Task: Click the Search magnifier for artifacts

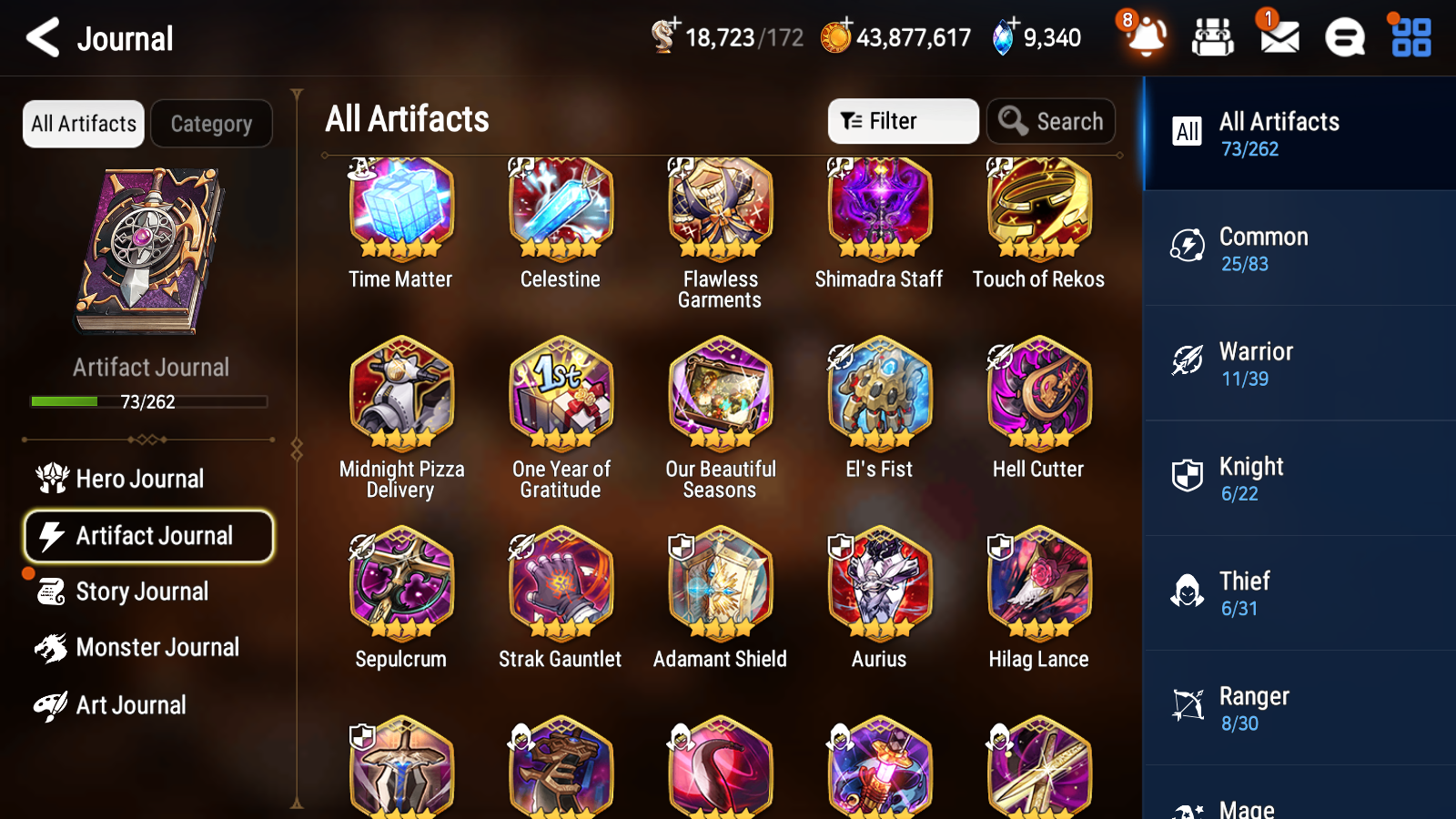Action: (x=1051, y=120)
